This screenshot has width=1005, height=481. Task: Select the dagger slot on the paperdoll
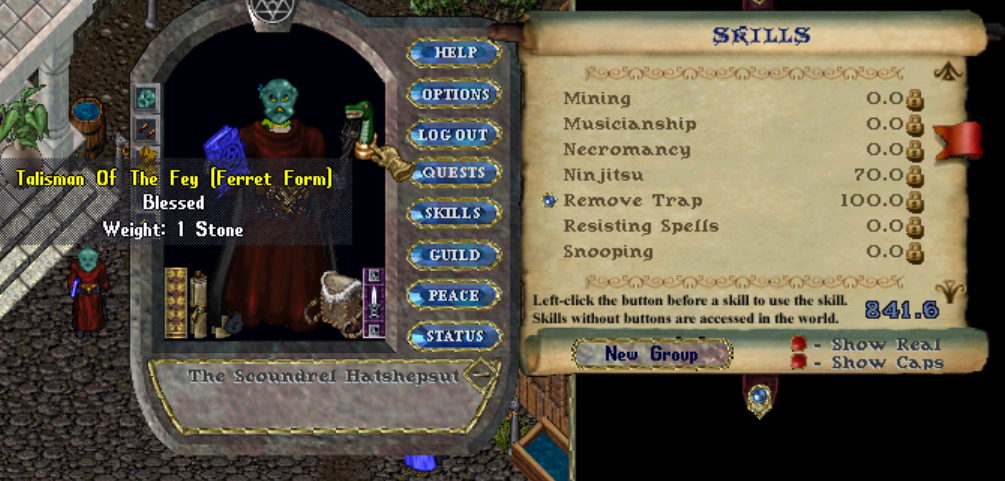pyautogui.click(x=374, y=301)
